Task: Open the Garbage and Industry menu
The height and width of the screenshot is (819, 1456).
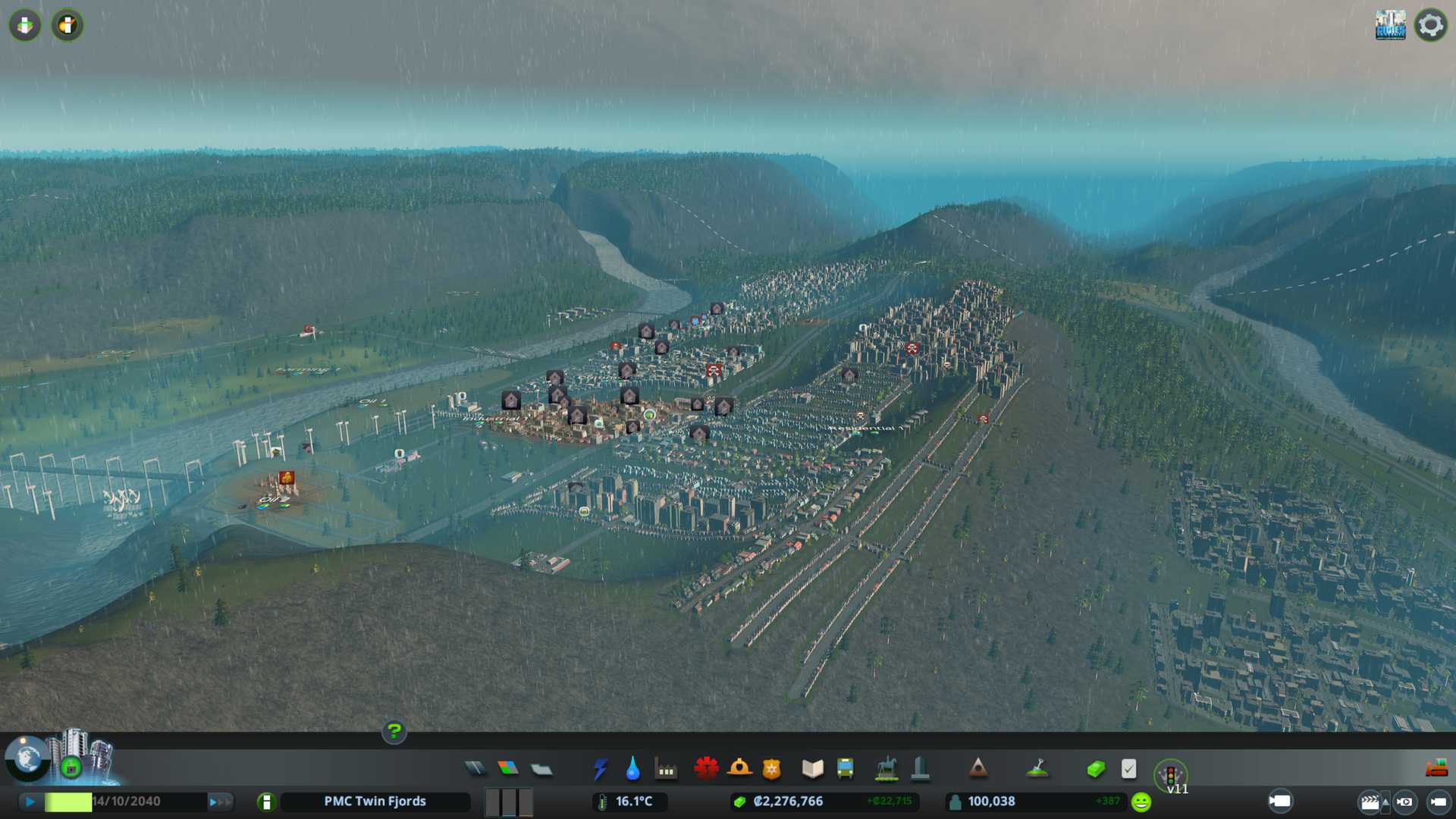Action: pos(666,770)
